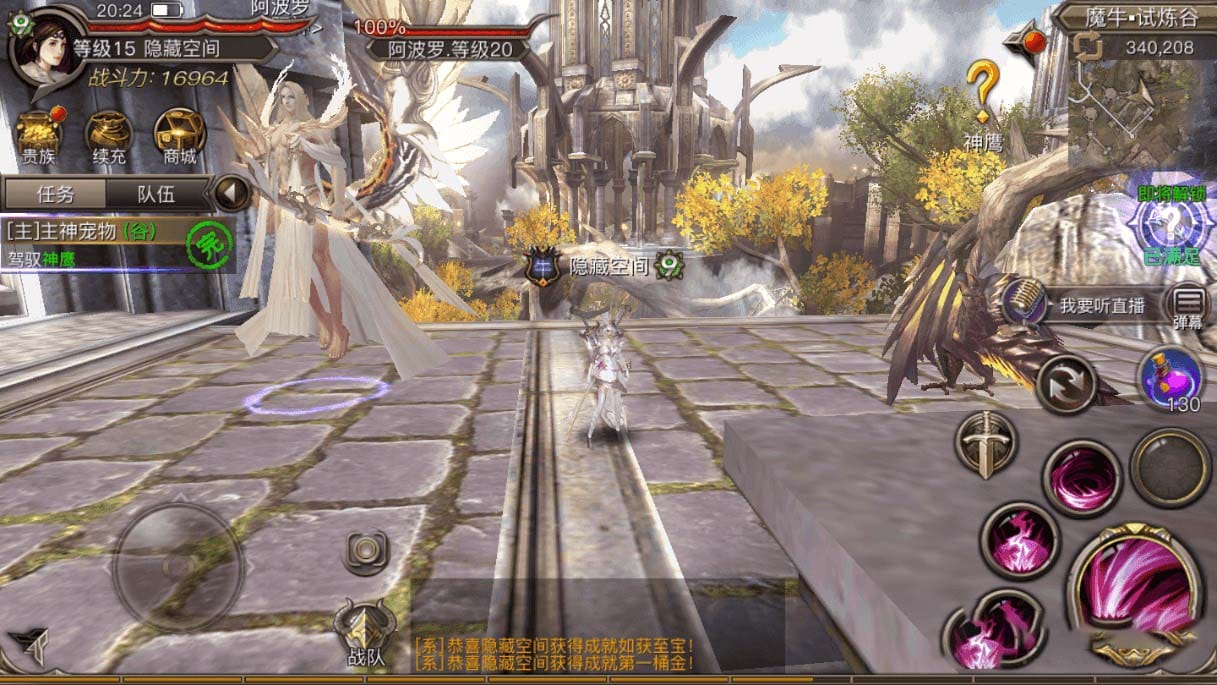Image resolution: width=1217 pixels, height=685 pixels.
Task: Open the 商城 shop
Action: point(180,135)
